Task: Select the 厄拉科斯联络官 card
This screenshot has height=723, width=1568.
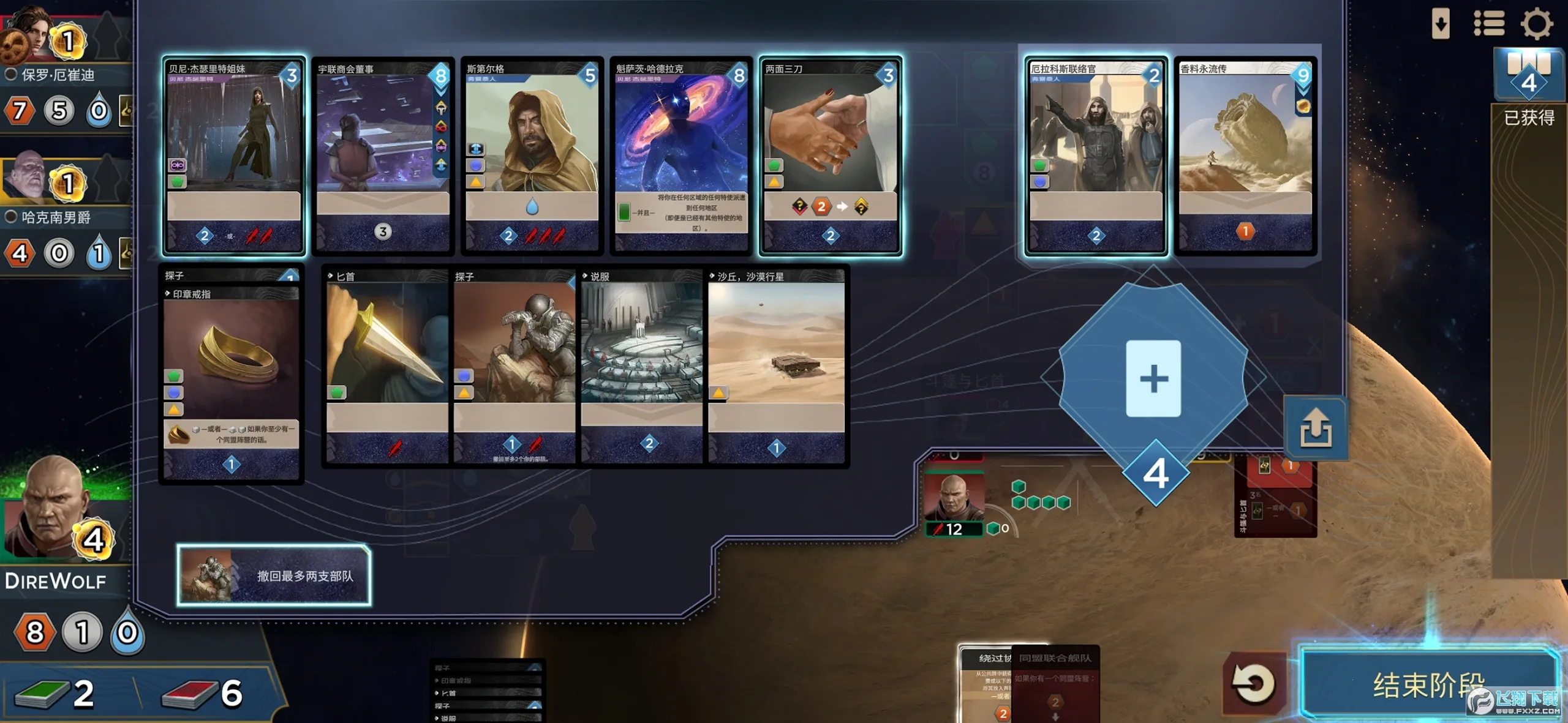Action: click(1096, 156)
